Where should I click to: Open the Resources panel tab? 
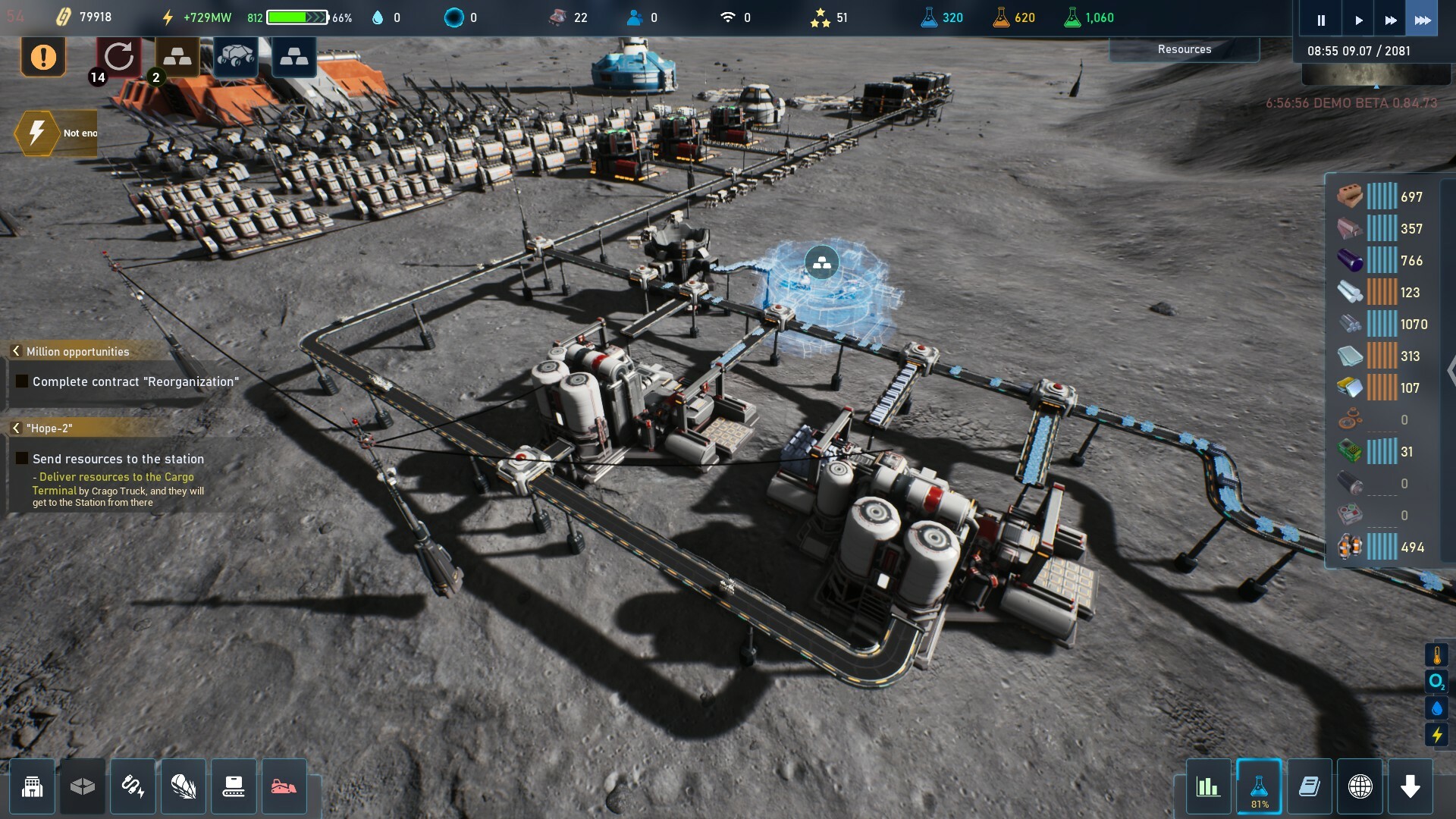pyautogui.click(x=1184, y=49)
